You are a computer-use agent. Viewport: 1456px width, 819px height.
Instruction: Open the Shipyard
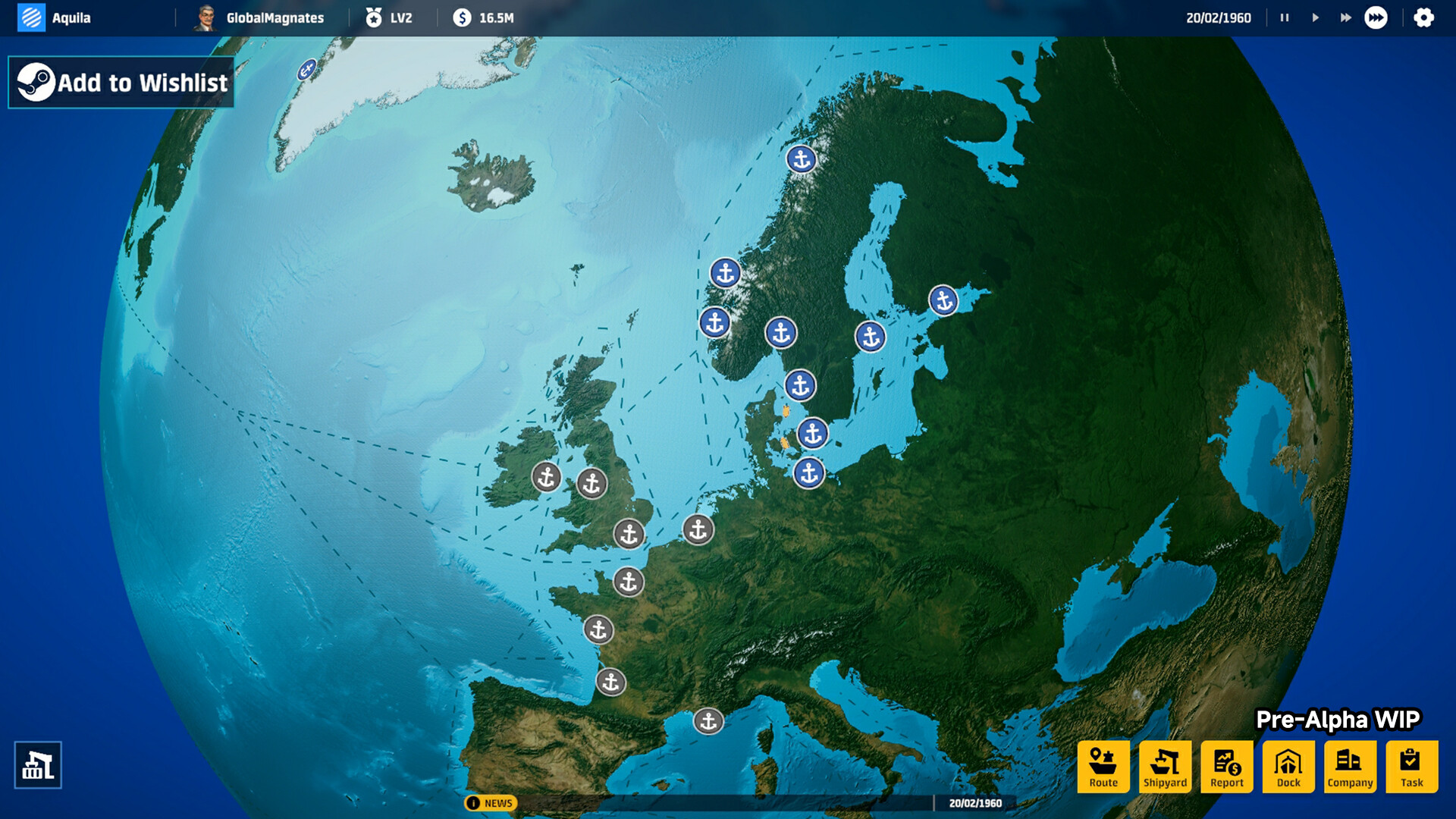pos(1166,766)
